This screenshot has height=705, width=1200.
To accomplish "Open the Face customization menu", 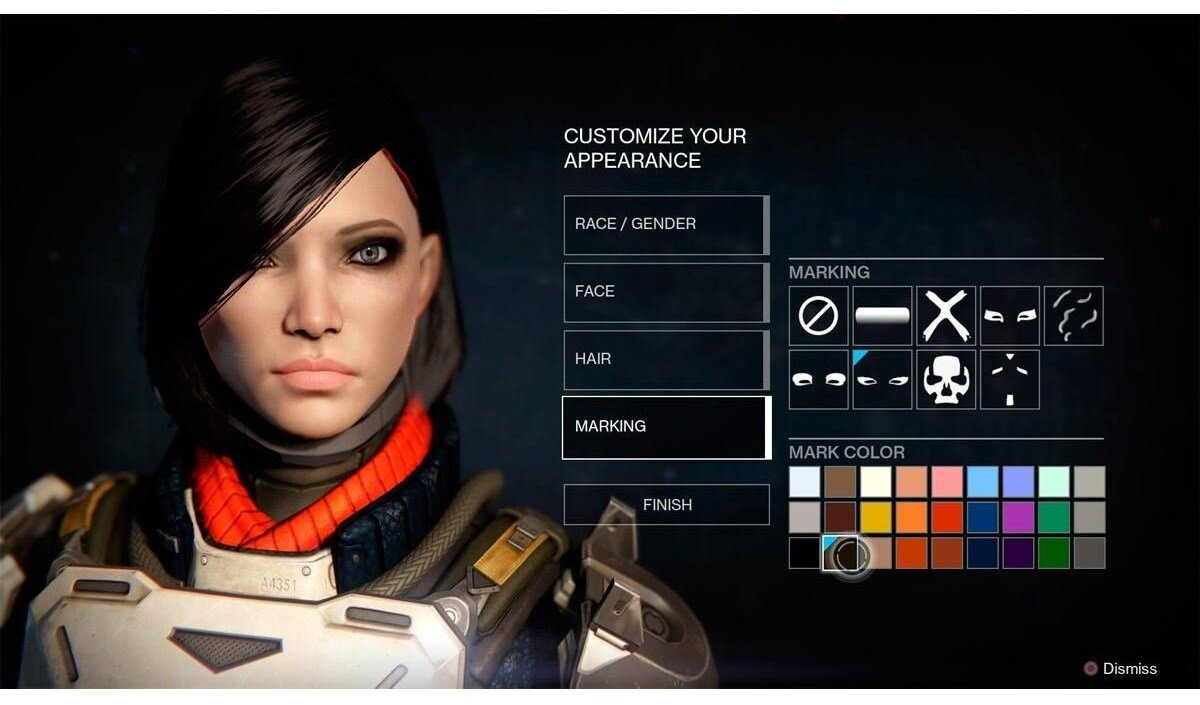I will [665, 292].
